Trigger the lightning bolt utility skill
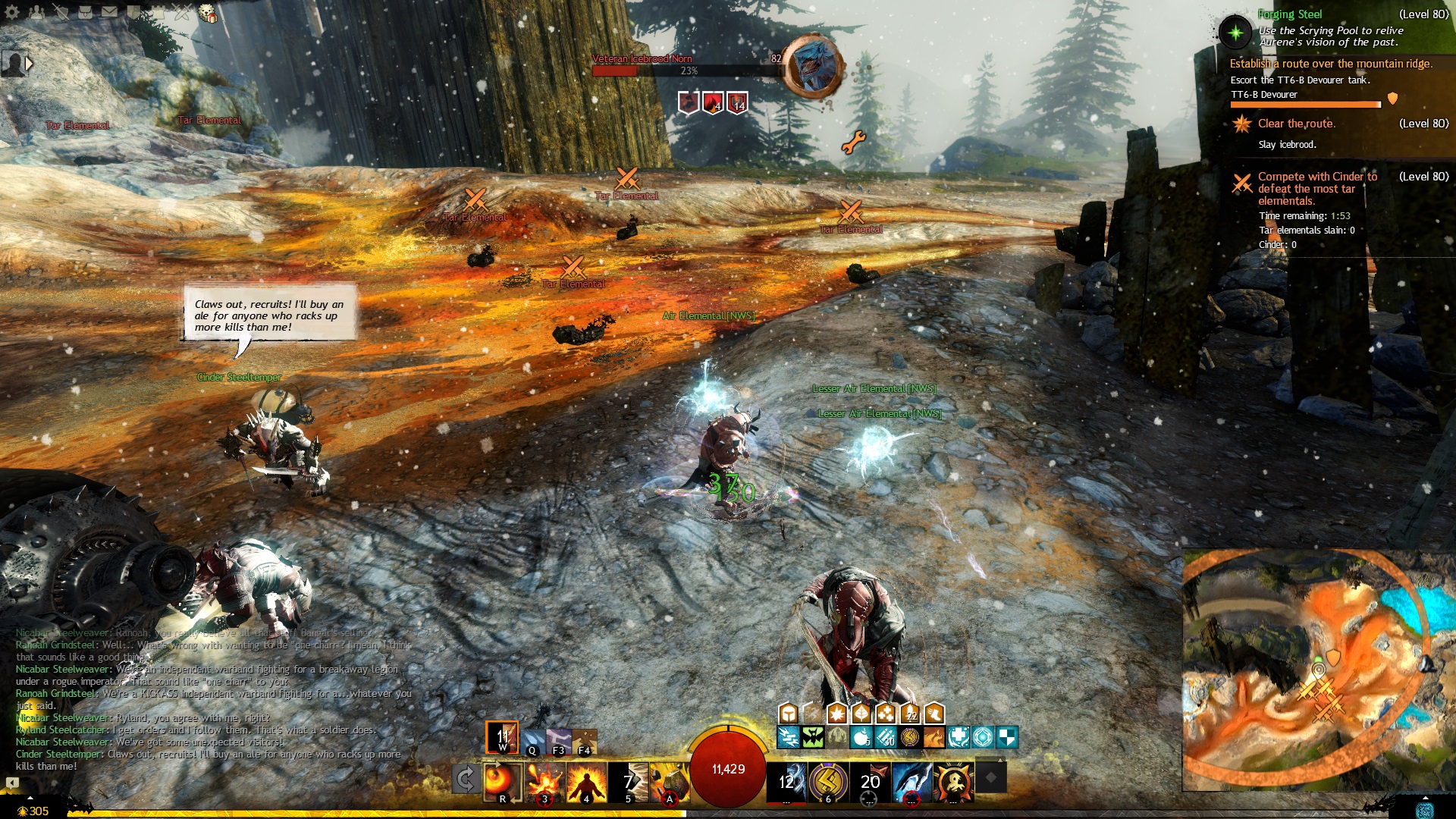Screen dimensions: 1456x819 tap(828, 781)
